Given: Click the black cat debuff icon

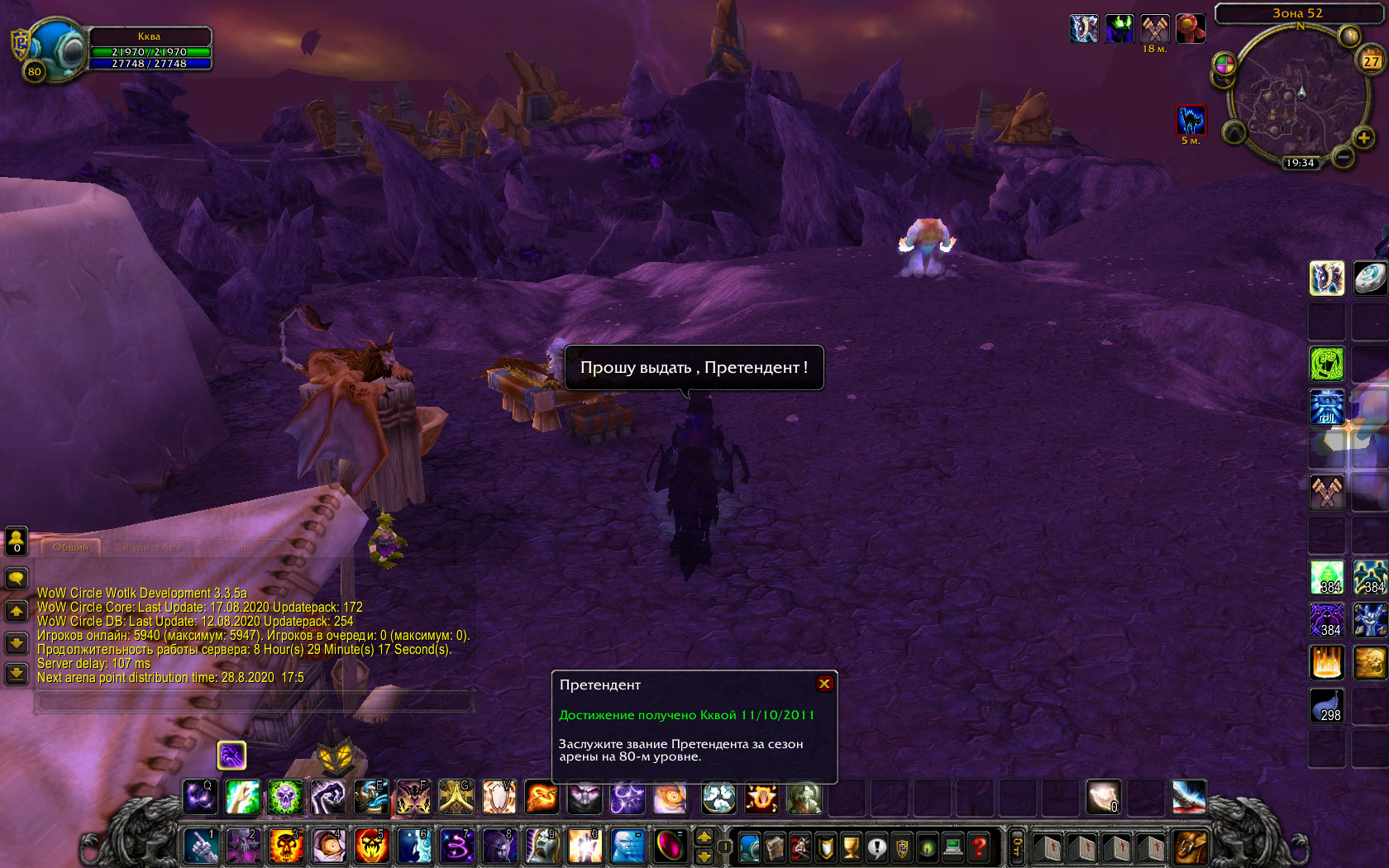Looking at the screenshot, I should coord(1191,121).
